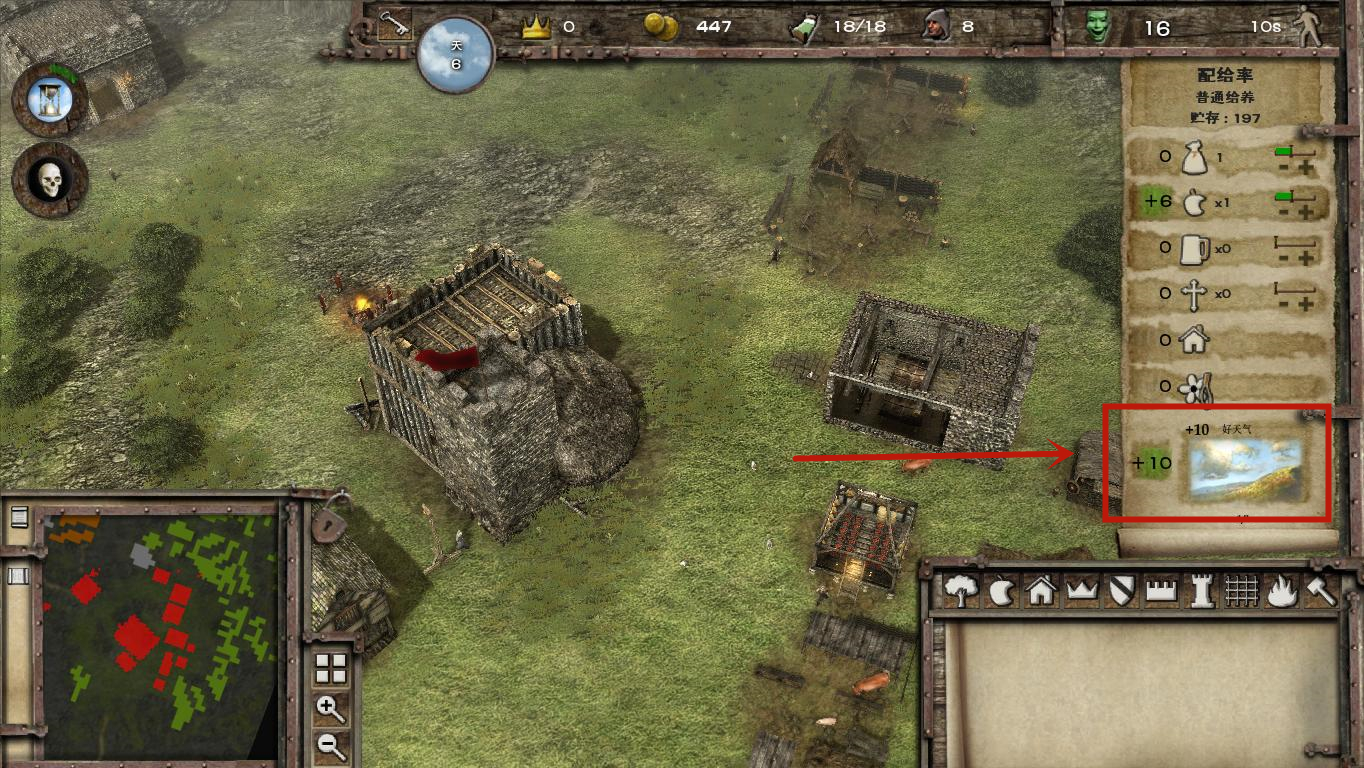Open the tree industry building category
This screenshot has width=1364, height=768.
[961, 591]
